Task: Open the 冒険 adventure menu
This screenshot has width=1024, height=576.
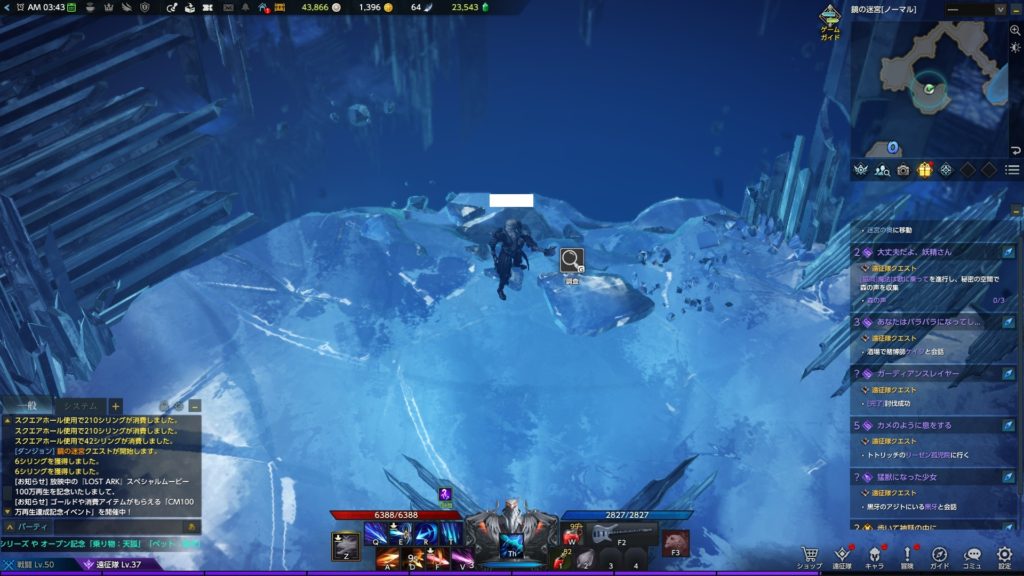Action: click(x=908, y=555)
